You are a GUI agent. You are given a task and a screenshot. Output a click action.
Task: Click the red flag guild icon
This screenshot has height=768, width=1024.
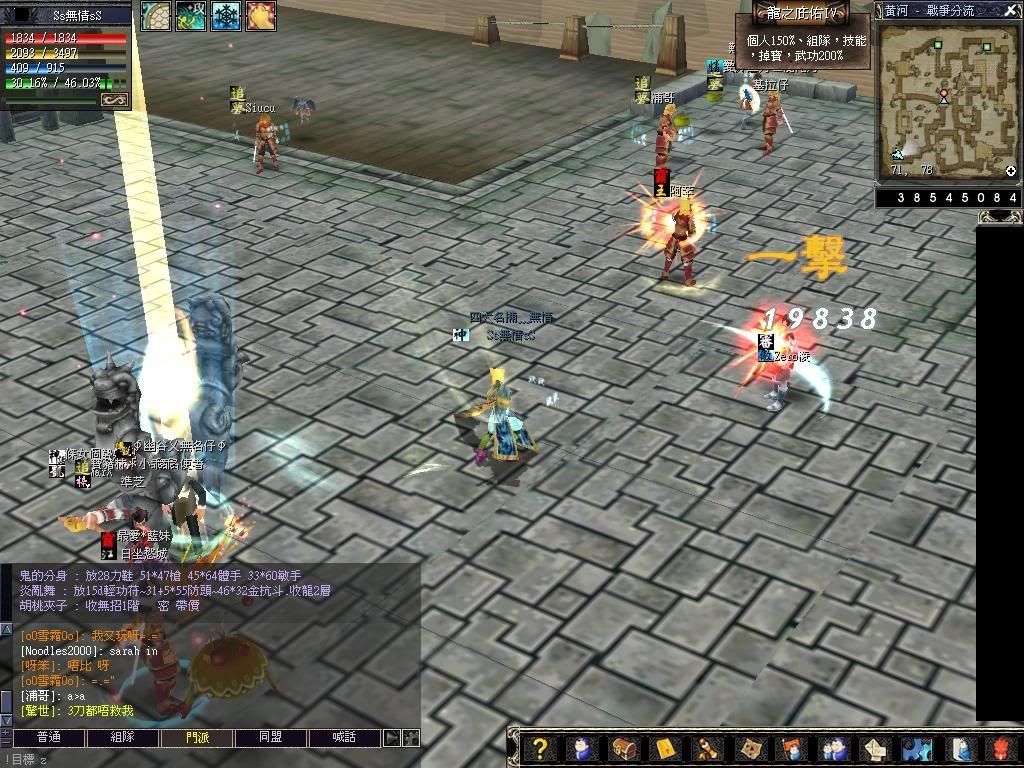[x=792, y=748]
